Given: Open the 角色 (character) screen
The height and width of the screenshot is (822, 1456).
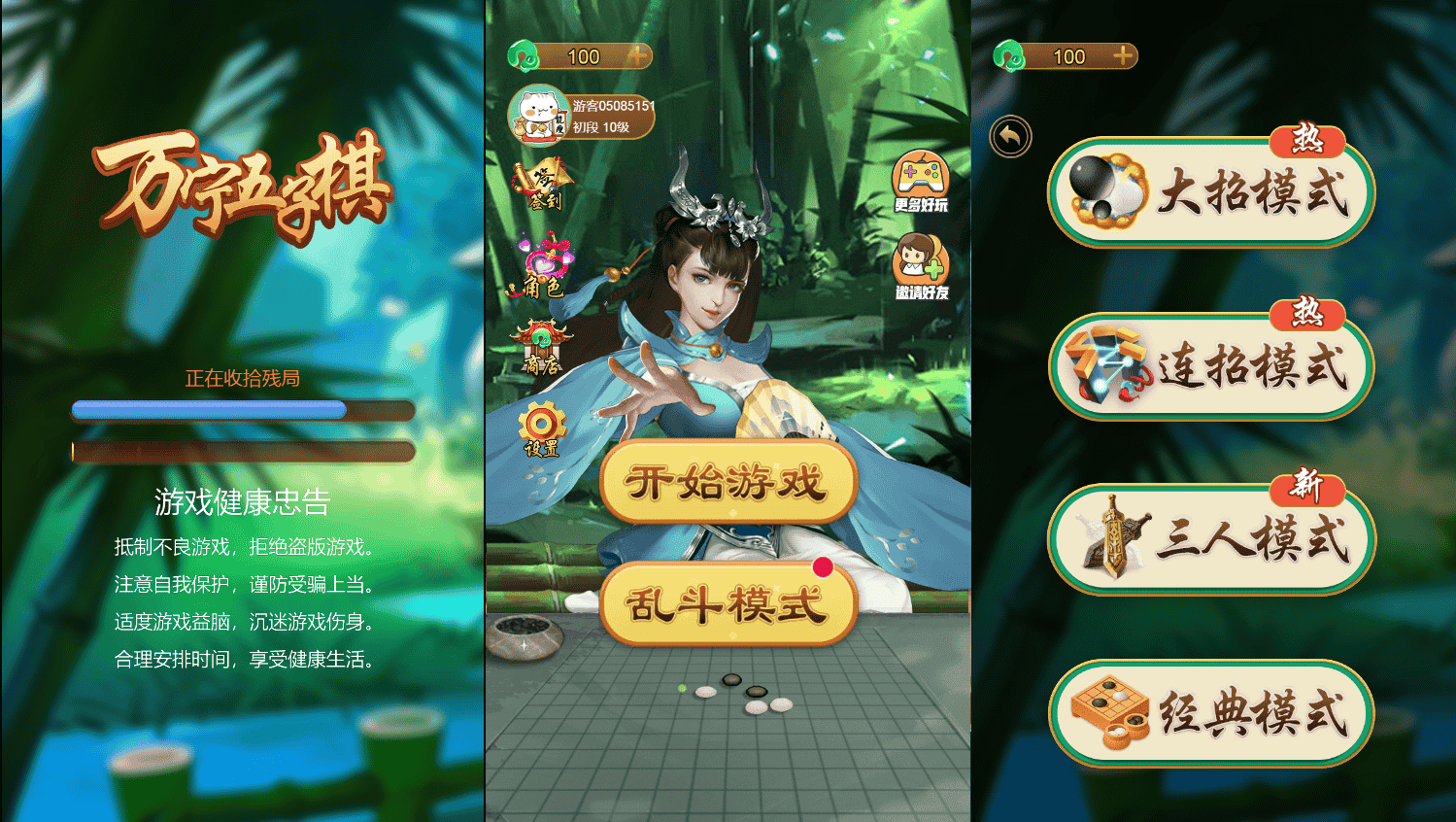Looking at the screenshot, I should coord(546,267).
